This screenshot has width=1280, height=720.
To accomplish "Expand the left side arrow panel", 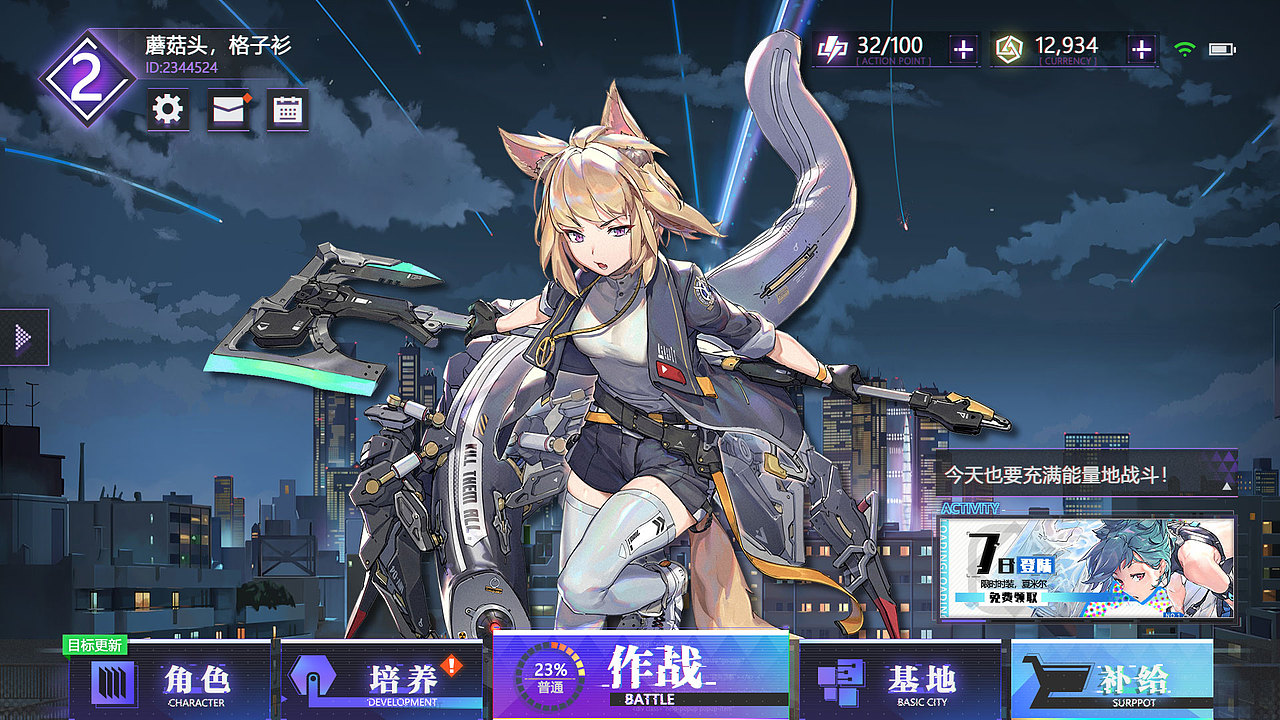I will 24,338.
